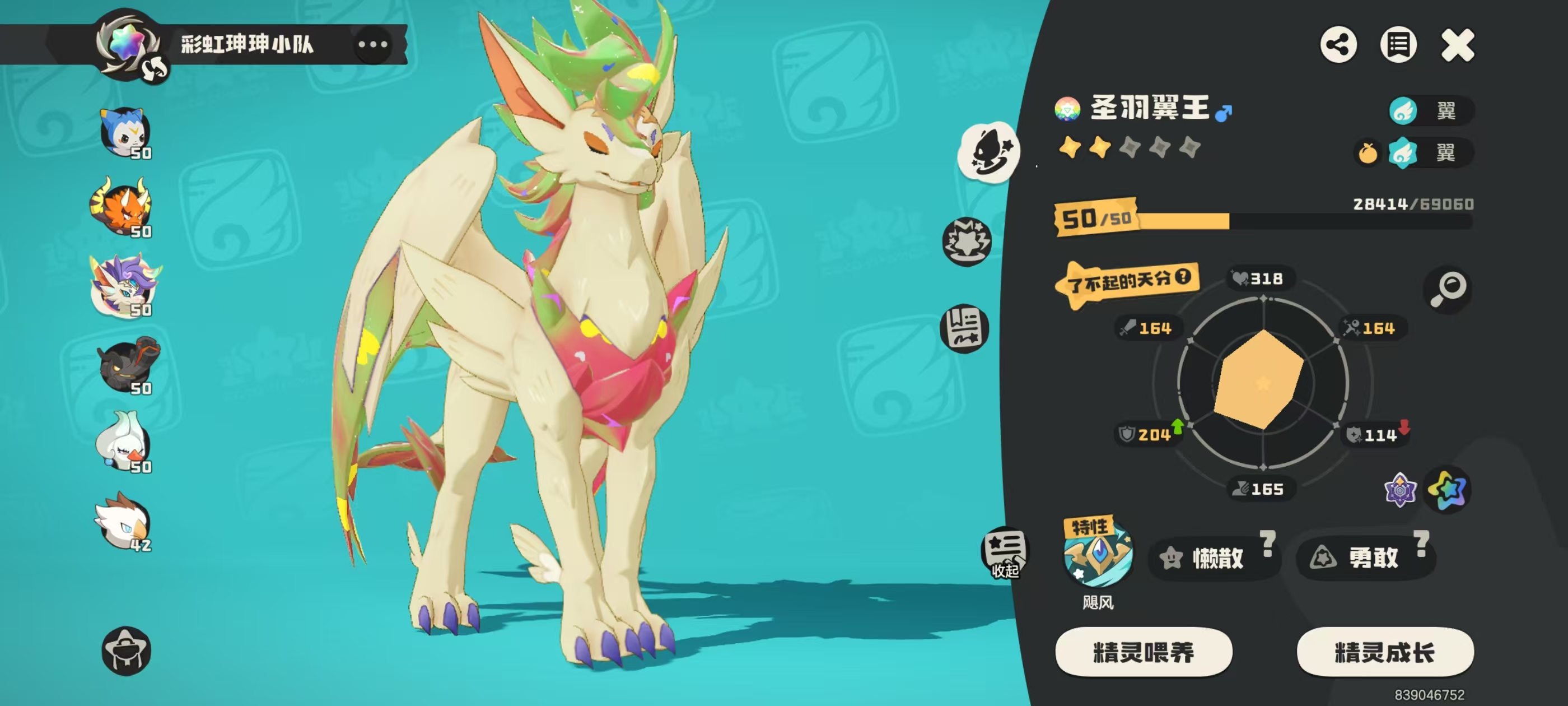The width and height of the screenshot is (1568, 706).
Task: Open the 精灵喂养 feeding menu
Action: pyautogui.click(x=1143, y=652)
